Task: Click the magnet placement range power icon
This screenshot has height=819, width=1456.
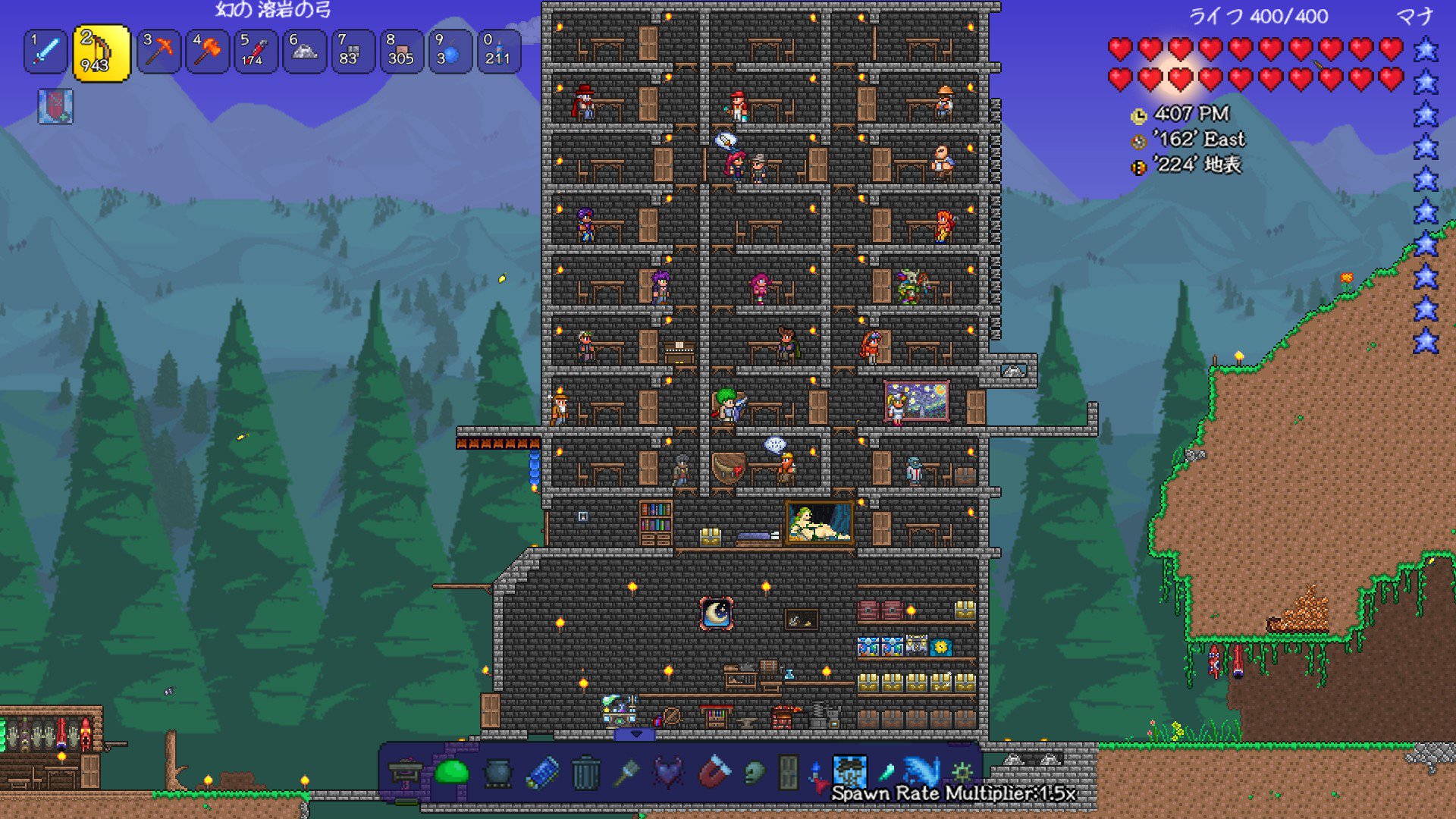Action: click(x=714, y=772)
